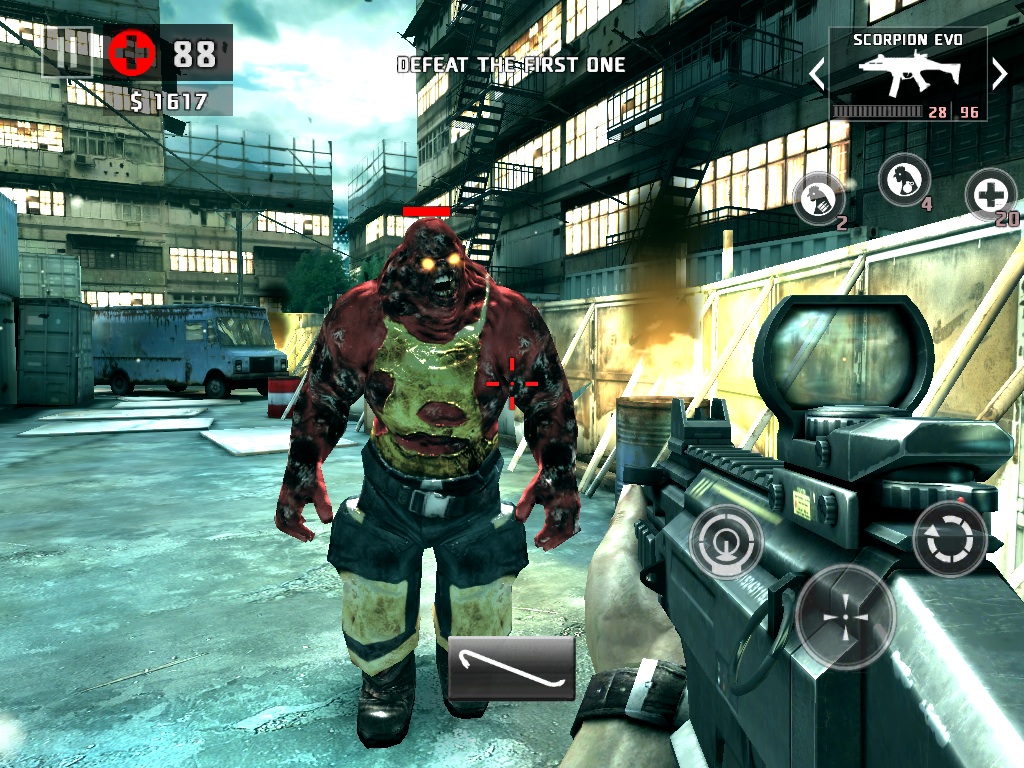Fire the weapon with the crosshair button
The image size is (1024, 768).
[x=845, y=616]
